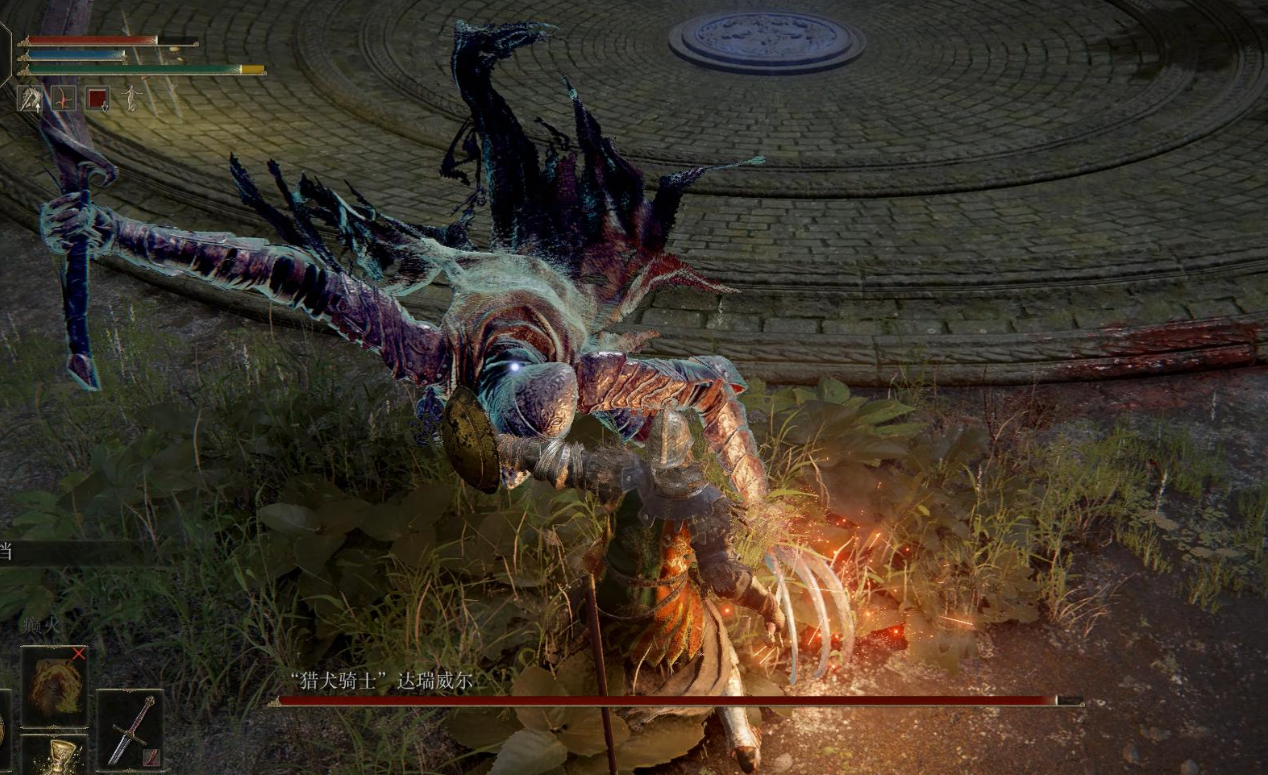
Task: Click the red curved-blade status icon
Action: click(x=64, y=98)
